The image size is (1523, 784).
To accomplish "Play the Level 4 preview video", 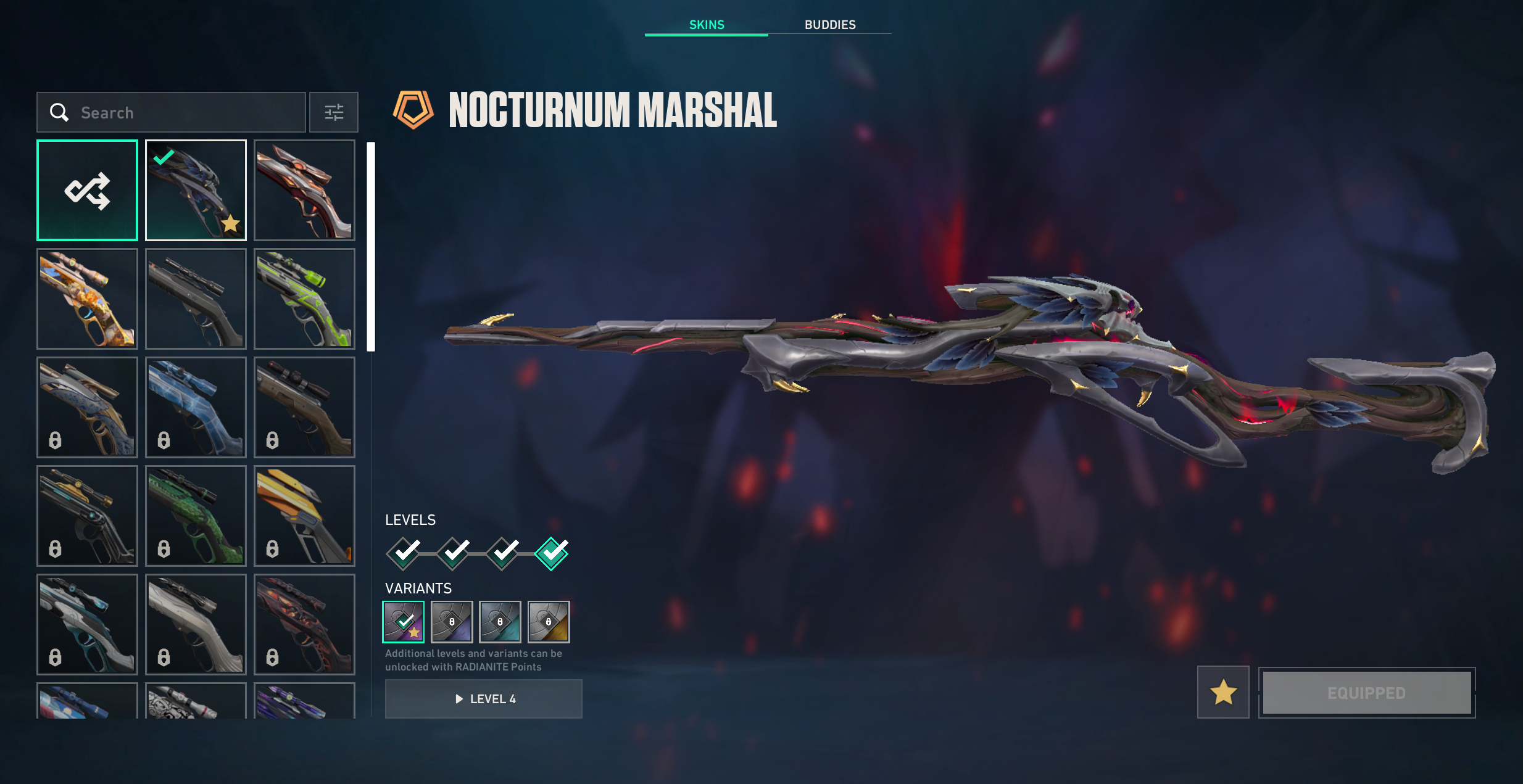I will pyautogui.click(x=483, y=699).
